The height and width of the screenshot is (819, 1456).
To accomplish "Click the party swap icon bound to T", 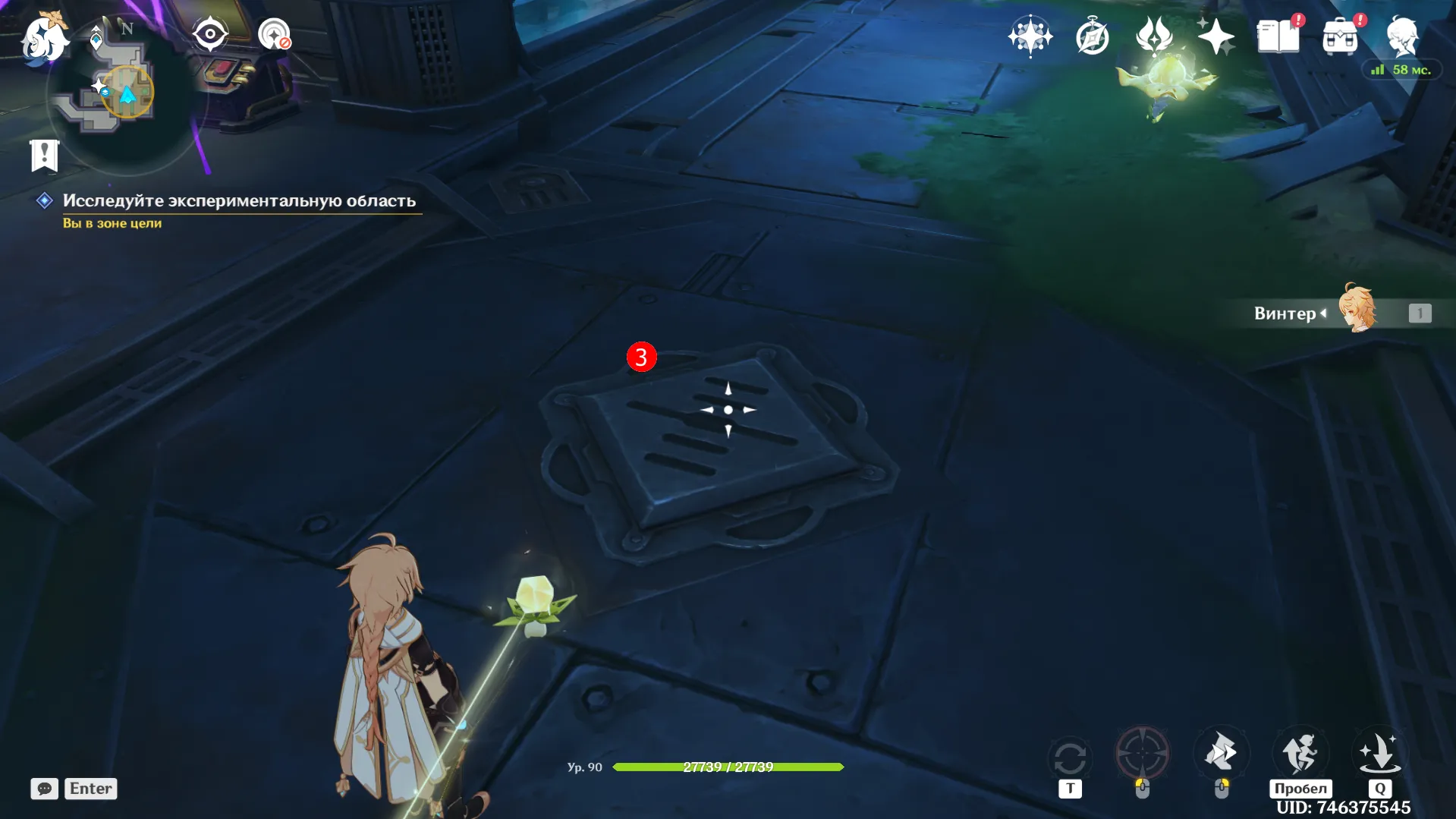I will coord(1070,755).
